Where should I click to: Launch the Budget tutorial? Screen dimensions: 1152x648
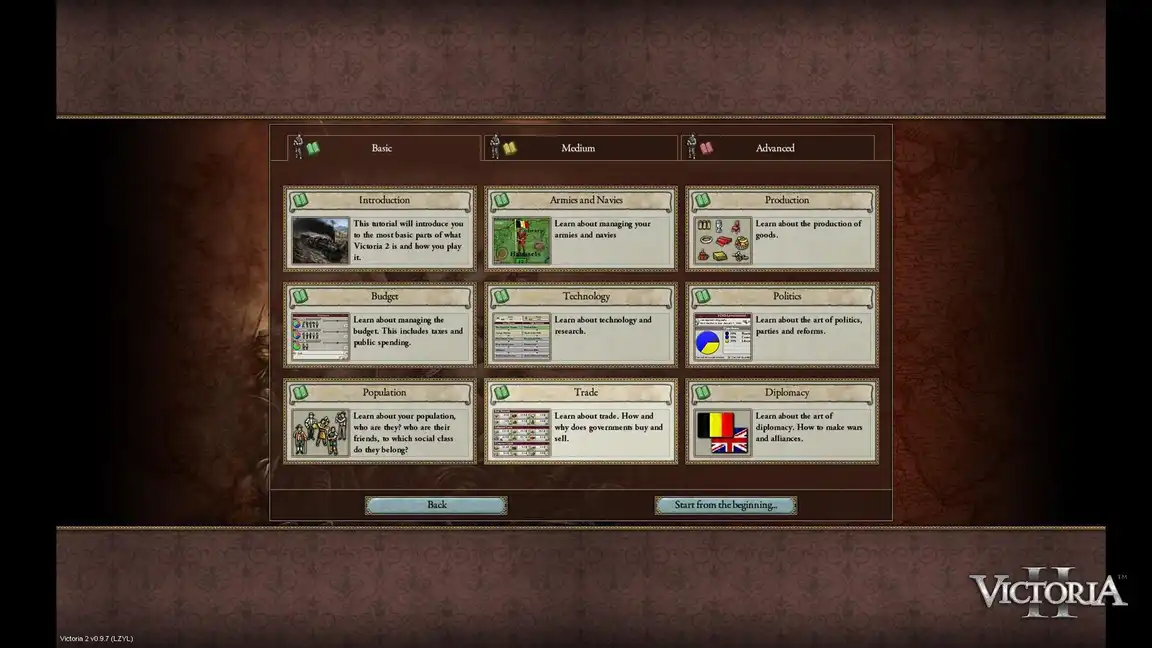pyautogui.click(x=380, y=324)
